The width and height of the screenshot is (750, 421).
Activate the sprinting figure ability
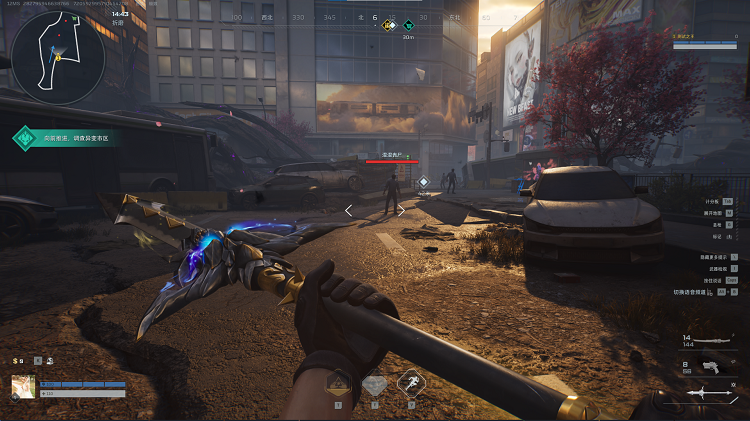(410, 384)
